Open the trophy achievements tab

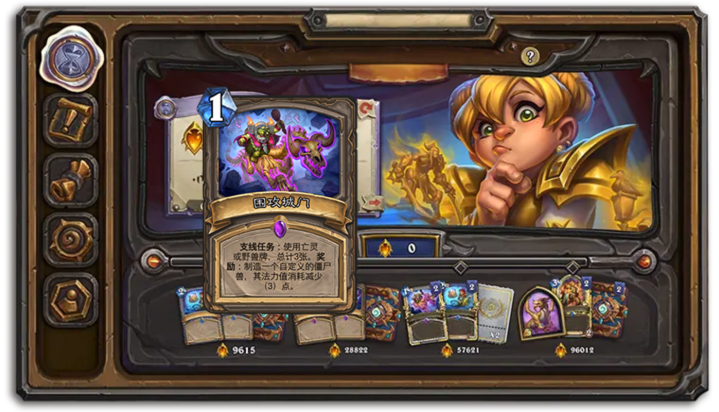[x=71, y=180]
